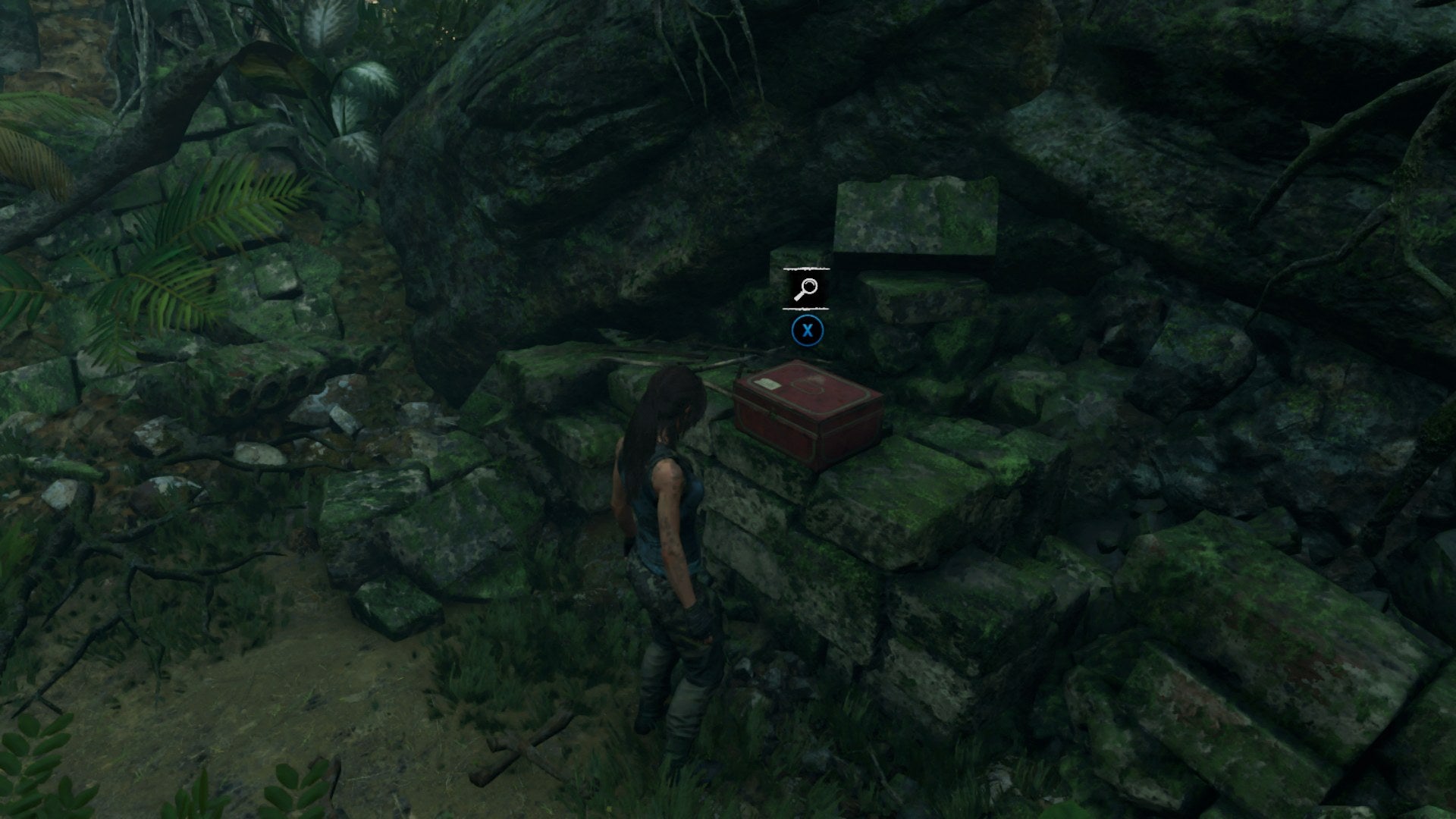Click on Lara Croft's character model
The height and width of the screenshot is (819, 1456).
(x=671, y=546)
